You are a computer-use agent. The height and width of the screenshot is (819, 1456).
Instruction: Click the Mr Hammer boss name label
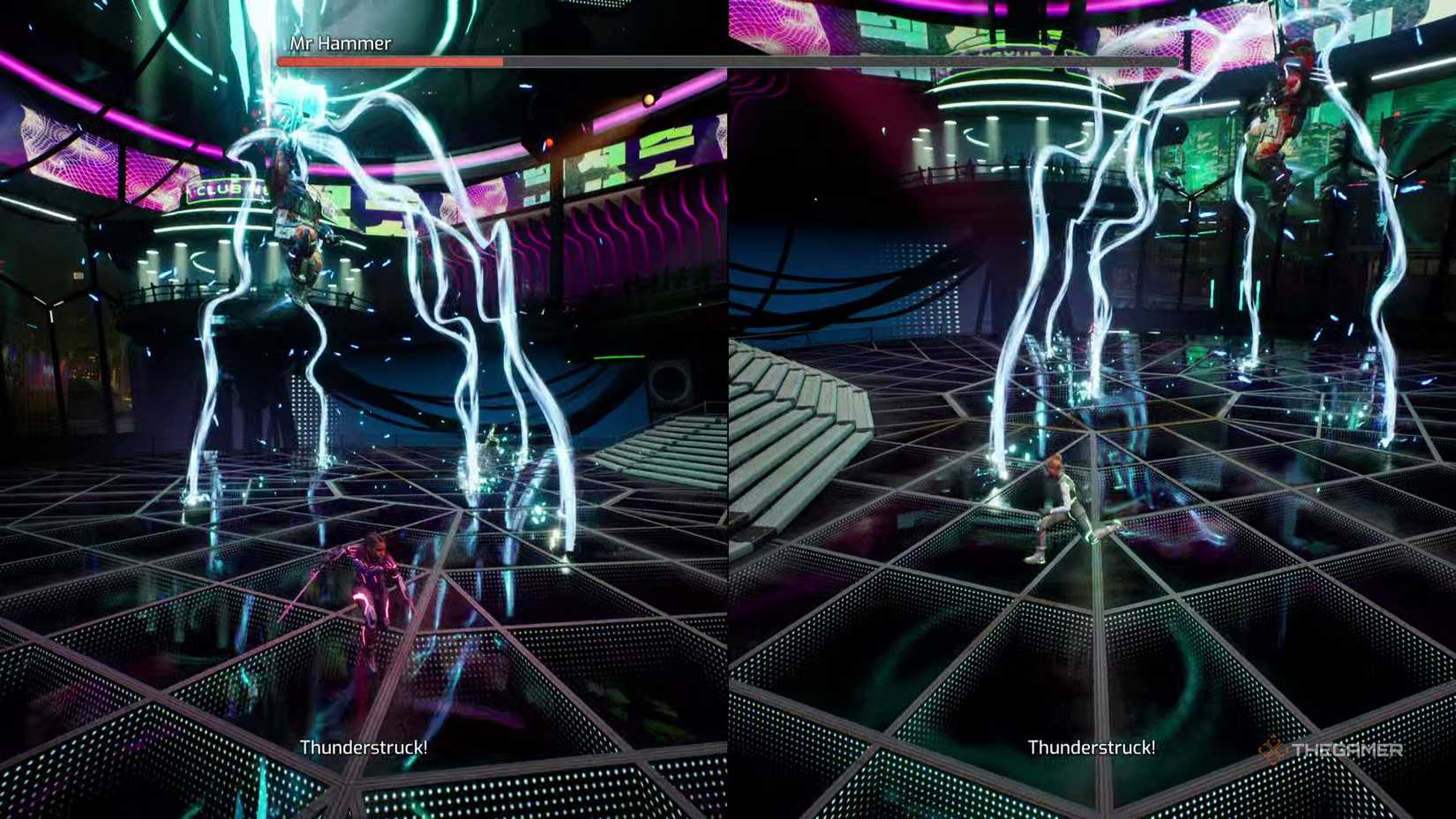(341, 42)
